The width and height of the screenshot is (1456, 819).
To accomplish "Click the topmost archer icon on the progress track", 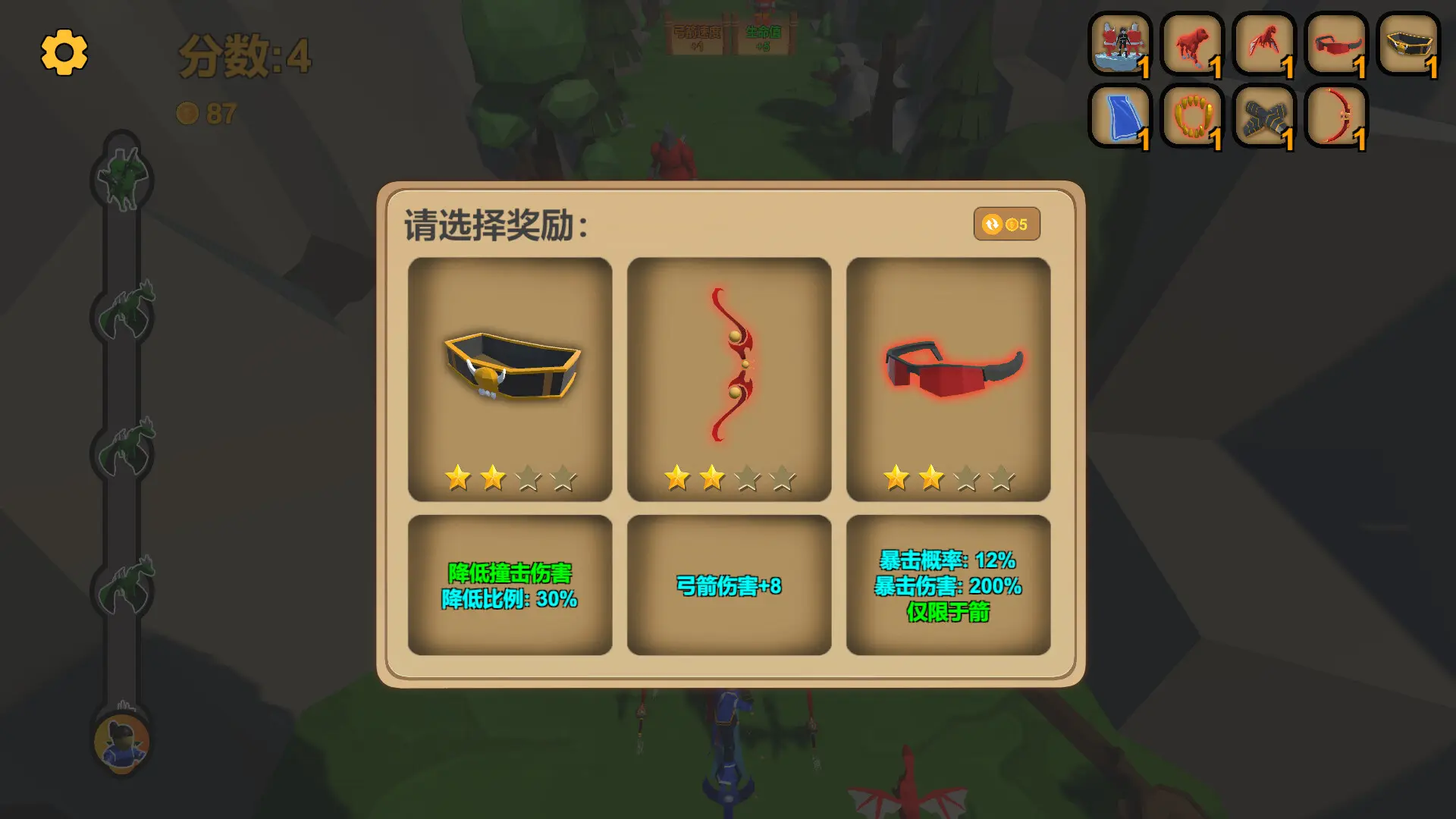I will (x=121, y=178).
